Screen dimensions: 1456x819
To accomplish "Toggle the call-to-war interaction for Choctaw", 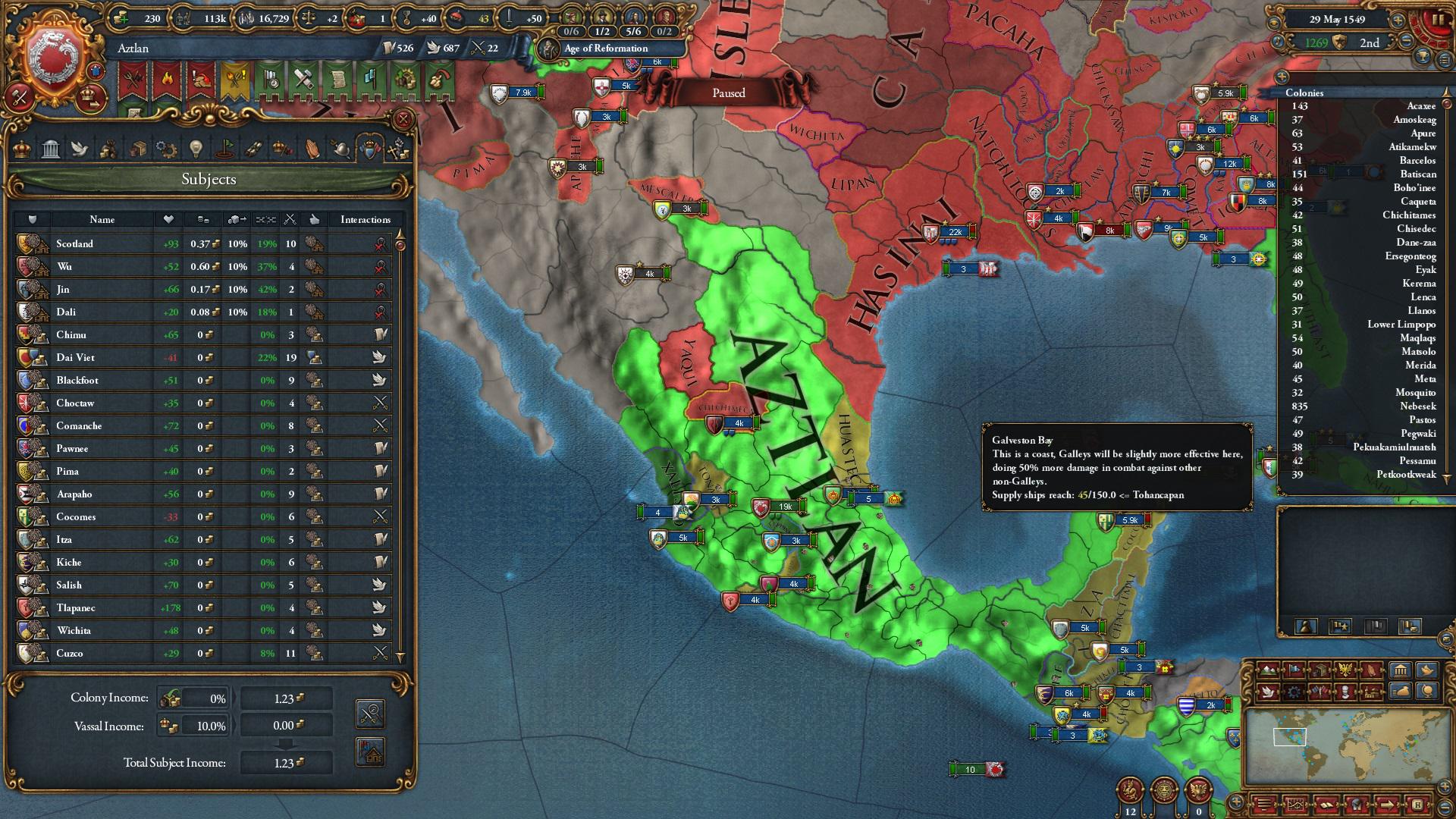I will 380,403.
